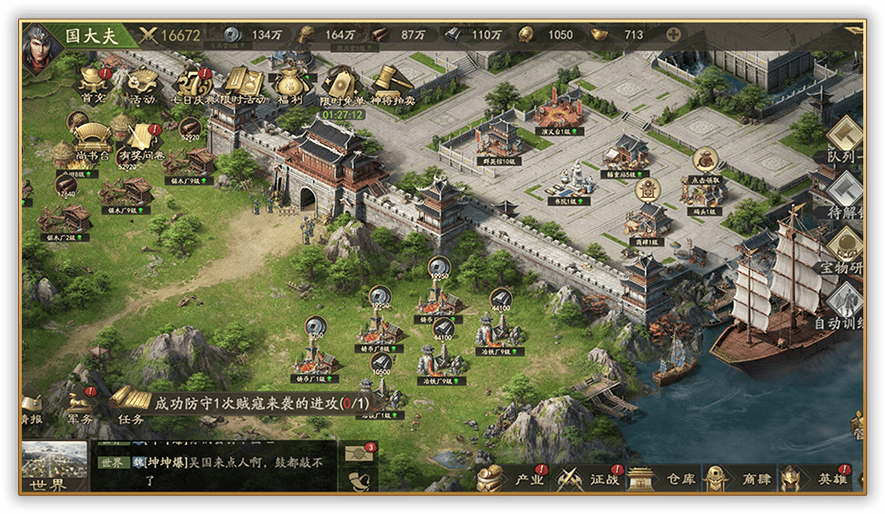This screenshot has width=885, height=514.
Task: Open the 军务 military affairs menu
Action: (81, 405)
